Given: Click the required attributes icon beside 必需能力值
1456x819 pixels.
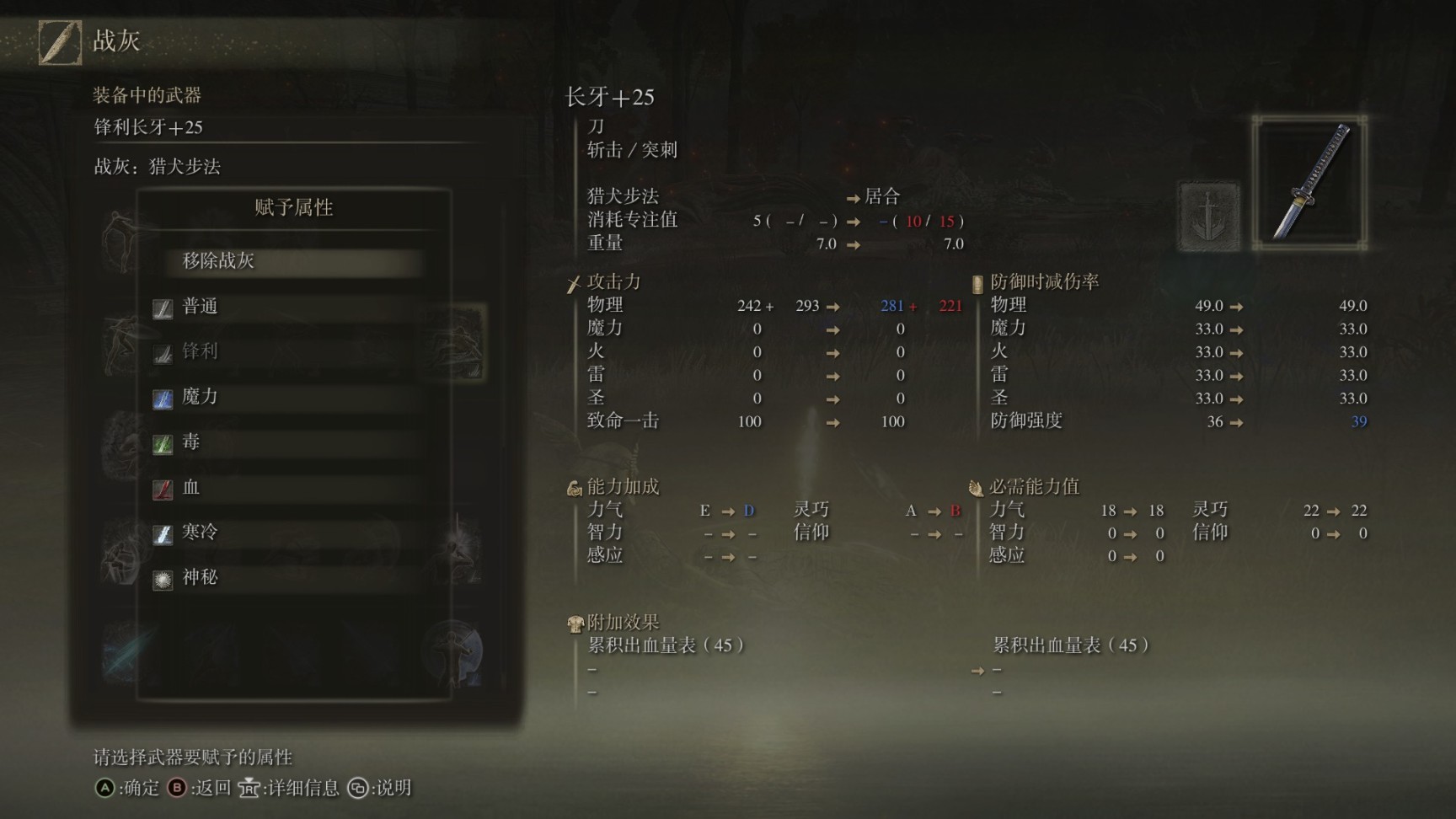Looking at the screenshot, I should [976, 486].
